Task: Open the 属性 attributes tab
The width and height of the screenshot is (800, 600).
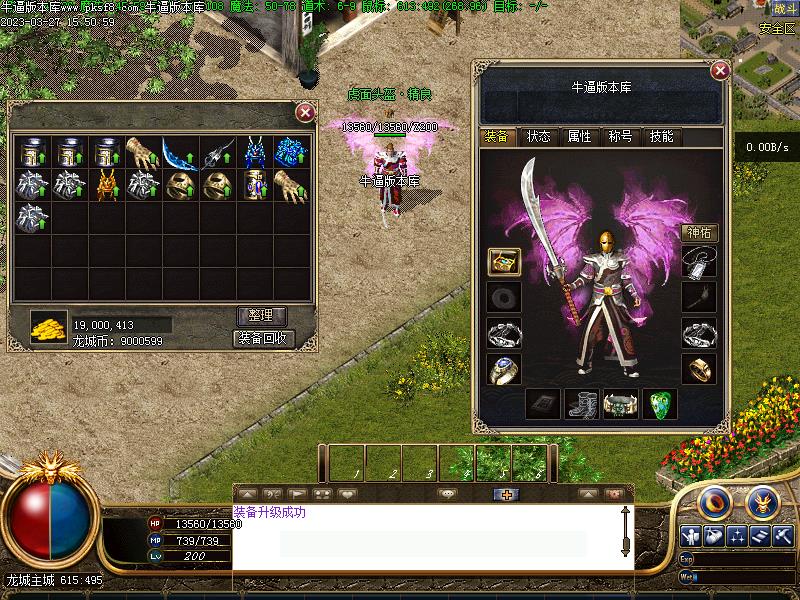Action: pos(579,137)
